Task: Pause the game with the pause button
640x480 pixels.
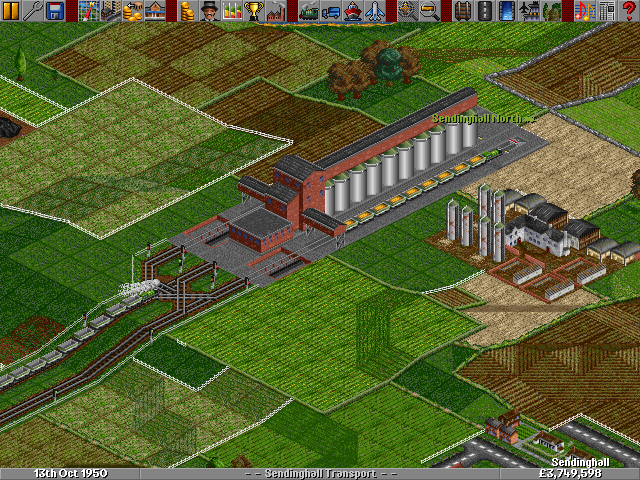Action: click(x=10, y=11)
